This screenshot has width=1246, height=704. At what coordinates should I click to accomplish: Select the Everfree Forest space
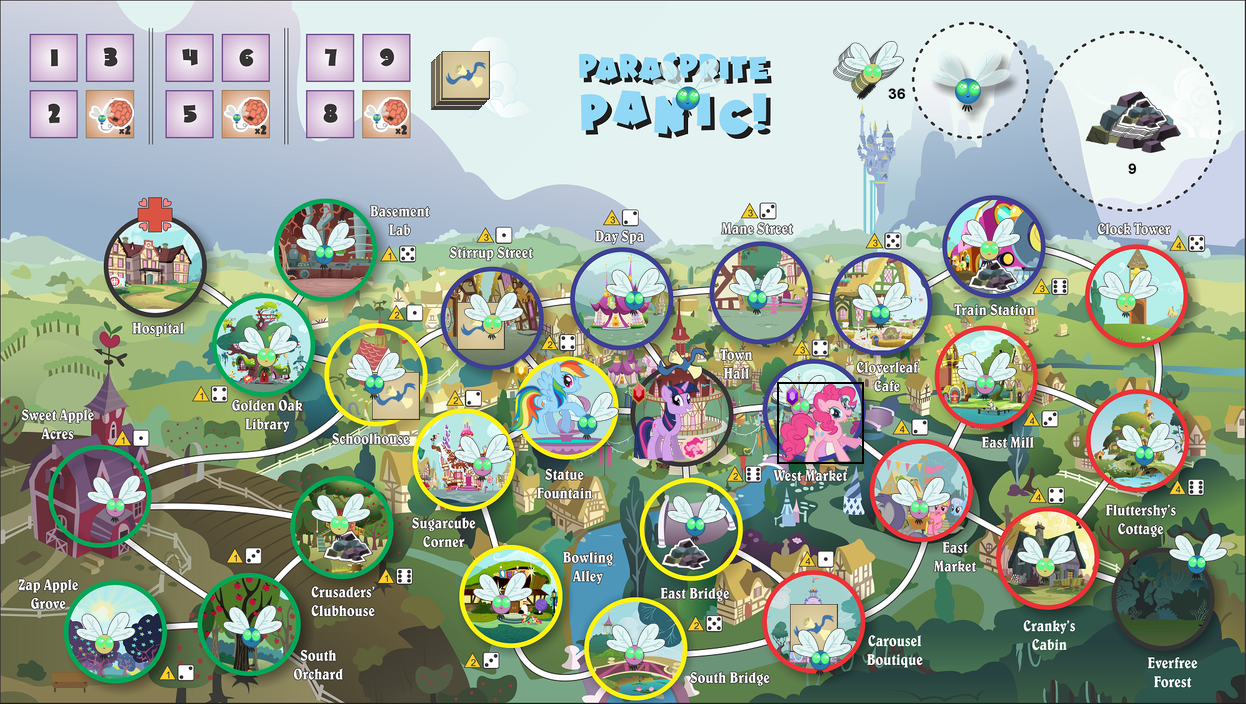point(1163,598)
